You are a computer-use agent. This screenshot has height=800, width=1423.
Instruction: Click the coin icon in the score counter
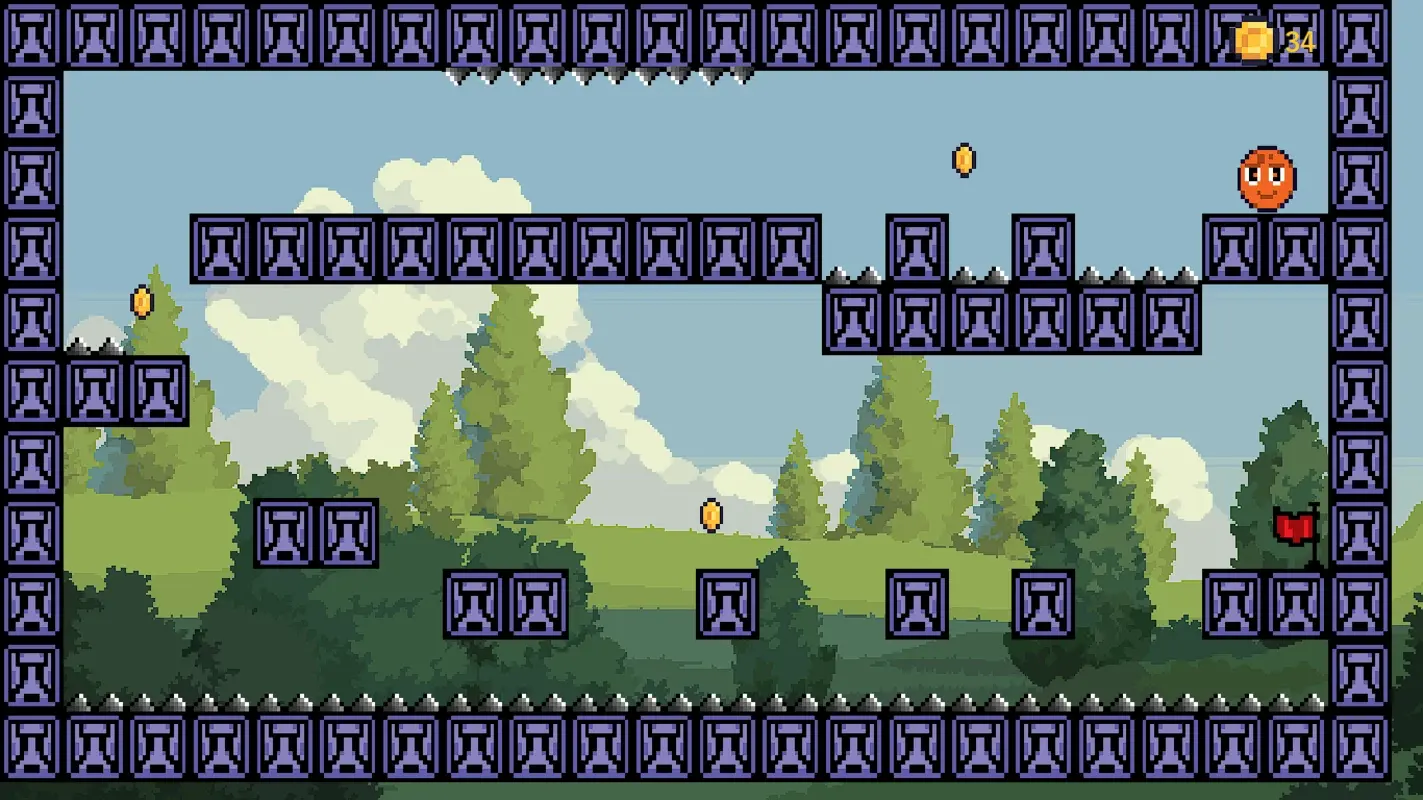pos(1251,41)
